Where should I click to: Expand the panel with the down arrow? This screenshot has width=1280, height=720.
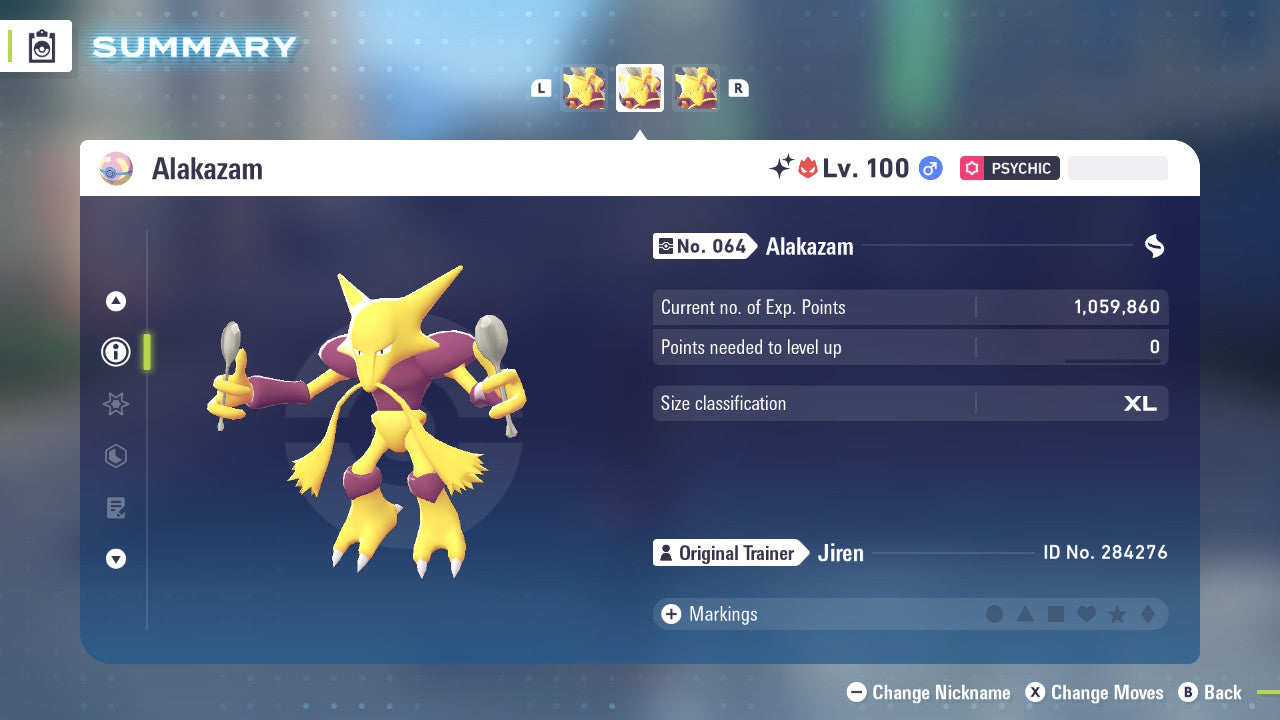[115, 559]
